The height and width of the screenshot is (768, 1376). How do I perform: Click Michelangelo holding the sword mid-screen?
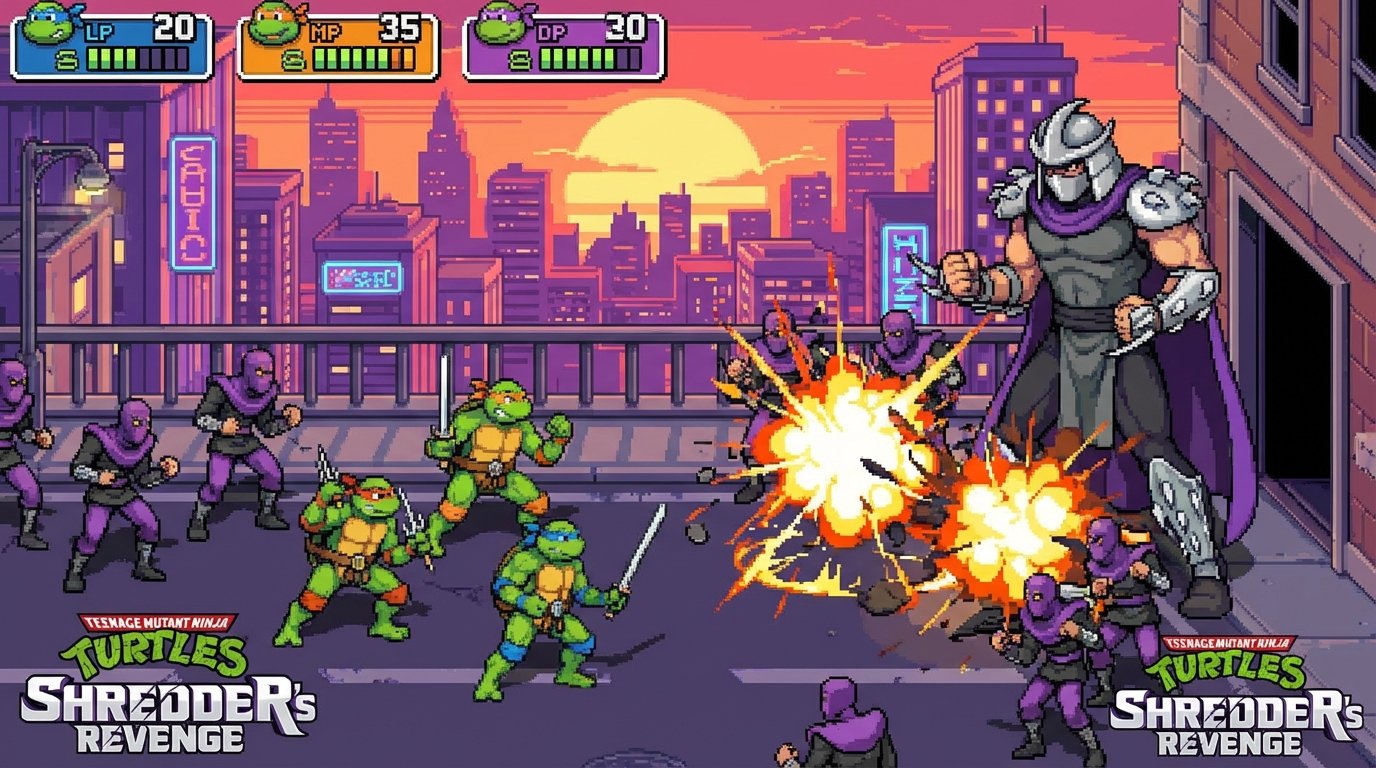(x=495, y=450)
